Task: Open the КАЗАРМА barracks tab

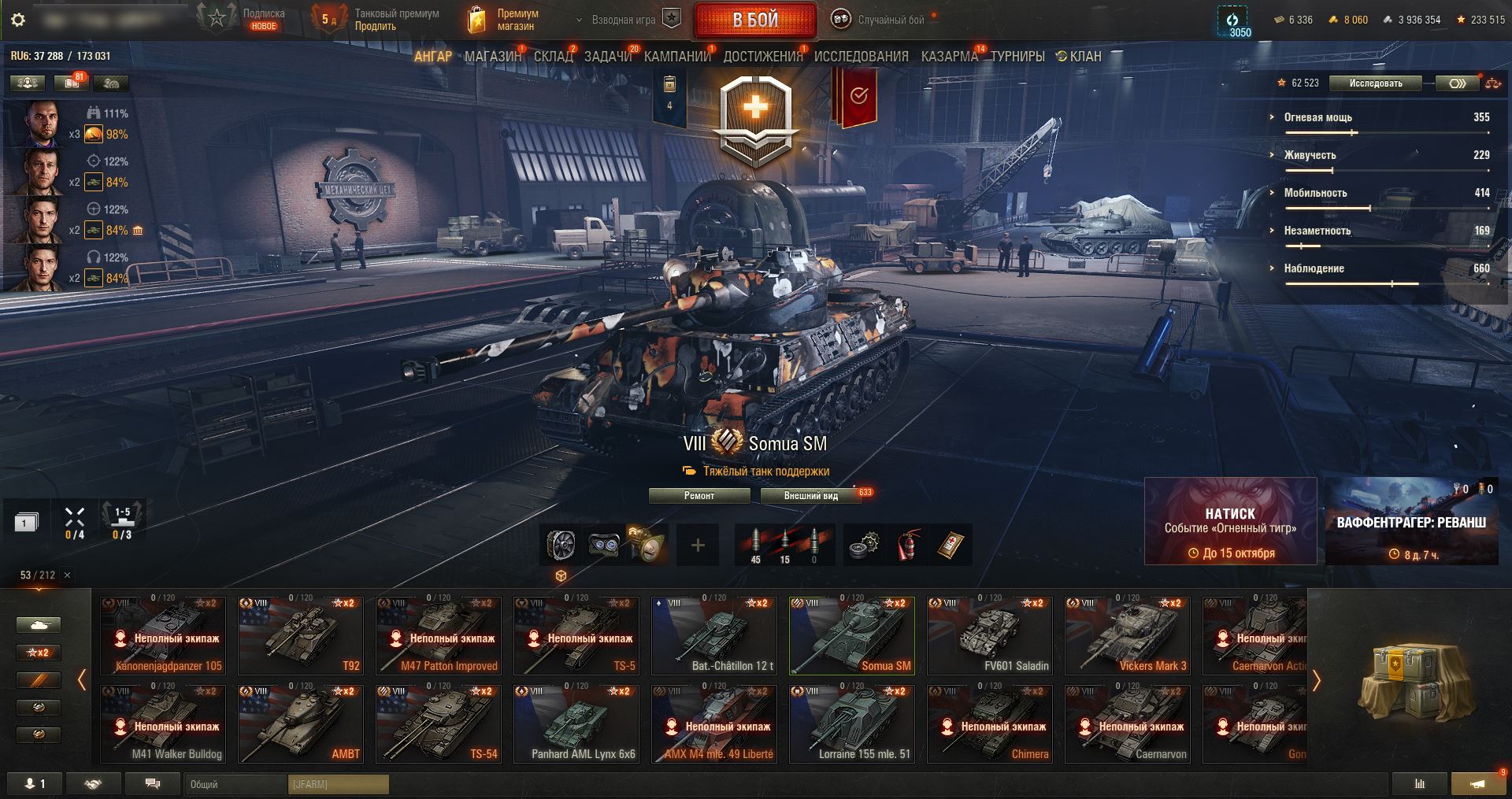Action: 949,57
